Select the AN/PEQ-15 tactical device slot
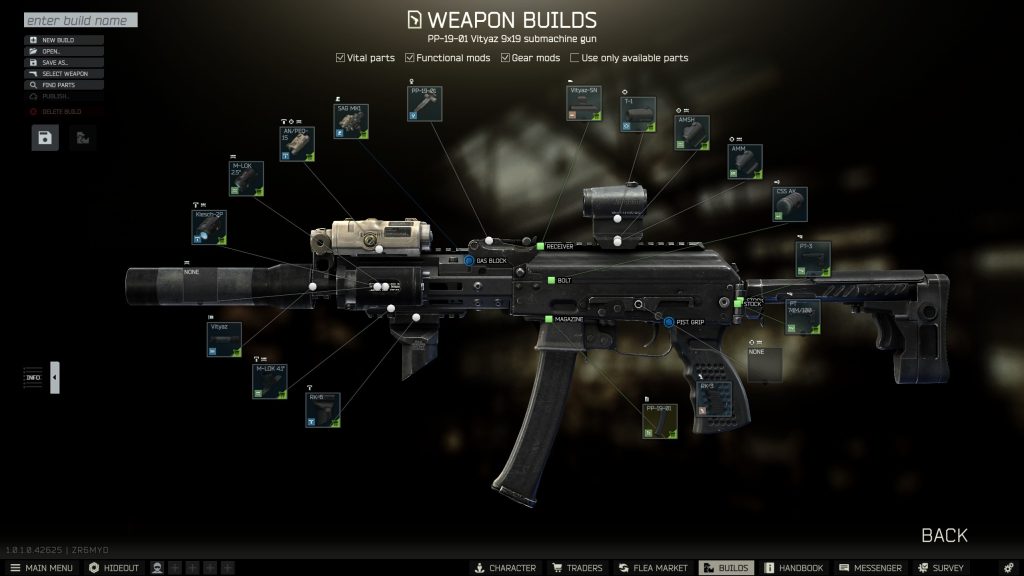 tap(296, 147)
